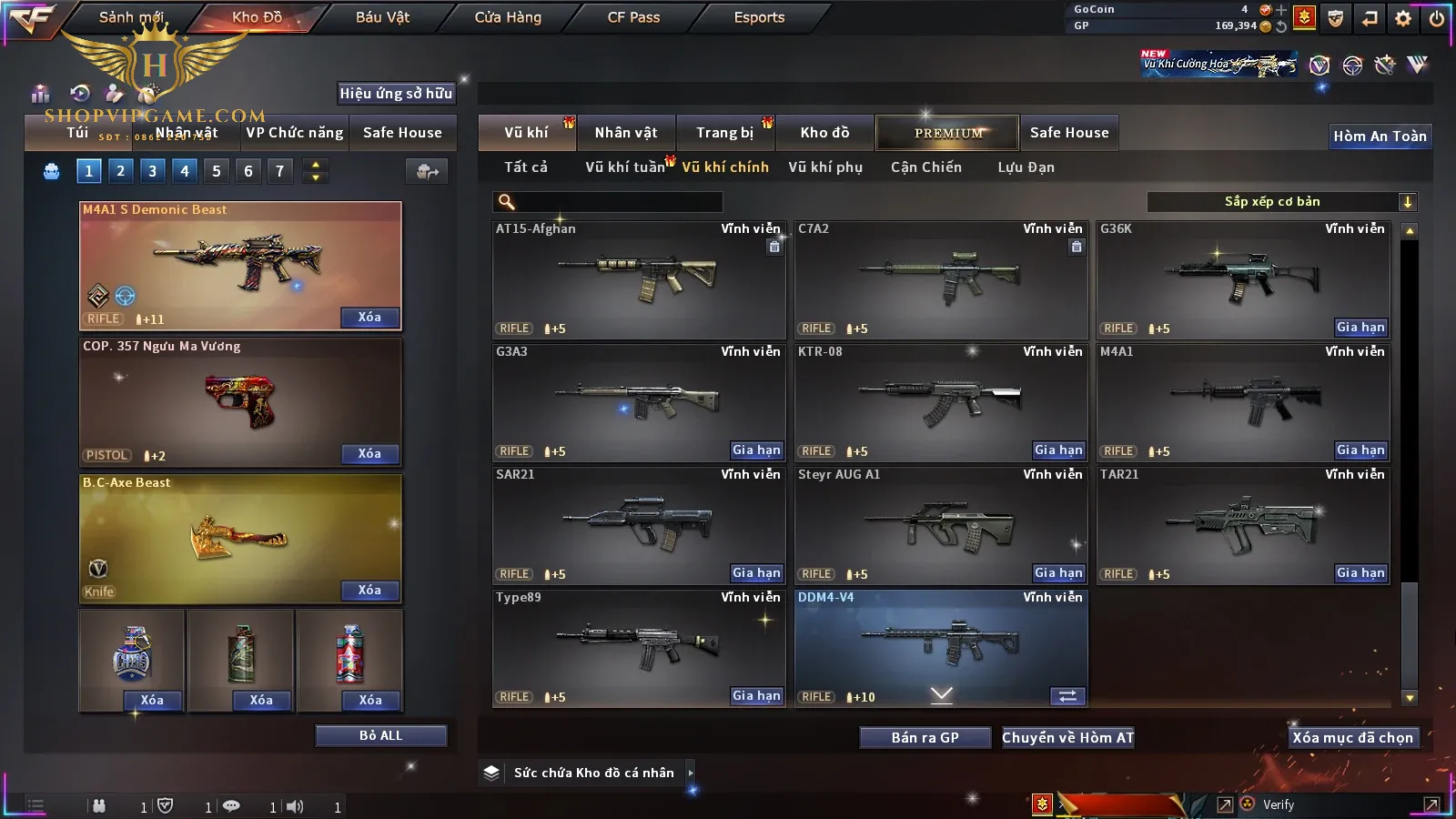This screenshot has width=1456, height=819.
Task: Open the gear settings icon
Action: 1403,17
